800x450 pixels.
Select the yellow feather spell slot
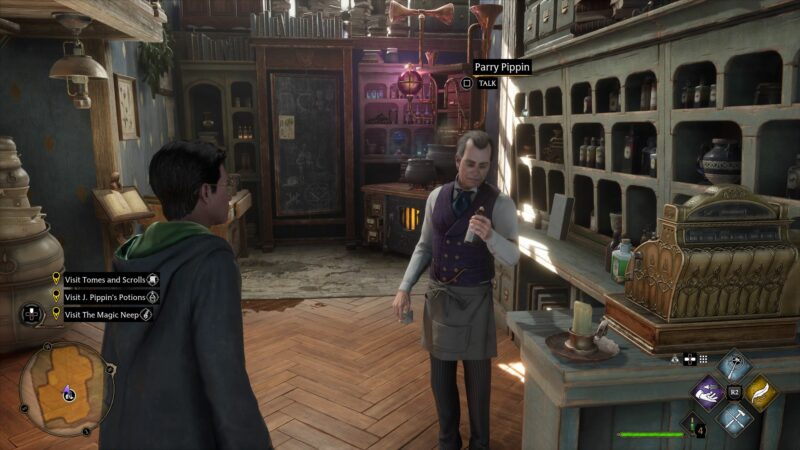click(x=761, y=393)
